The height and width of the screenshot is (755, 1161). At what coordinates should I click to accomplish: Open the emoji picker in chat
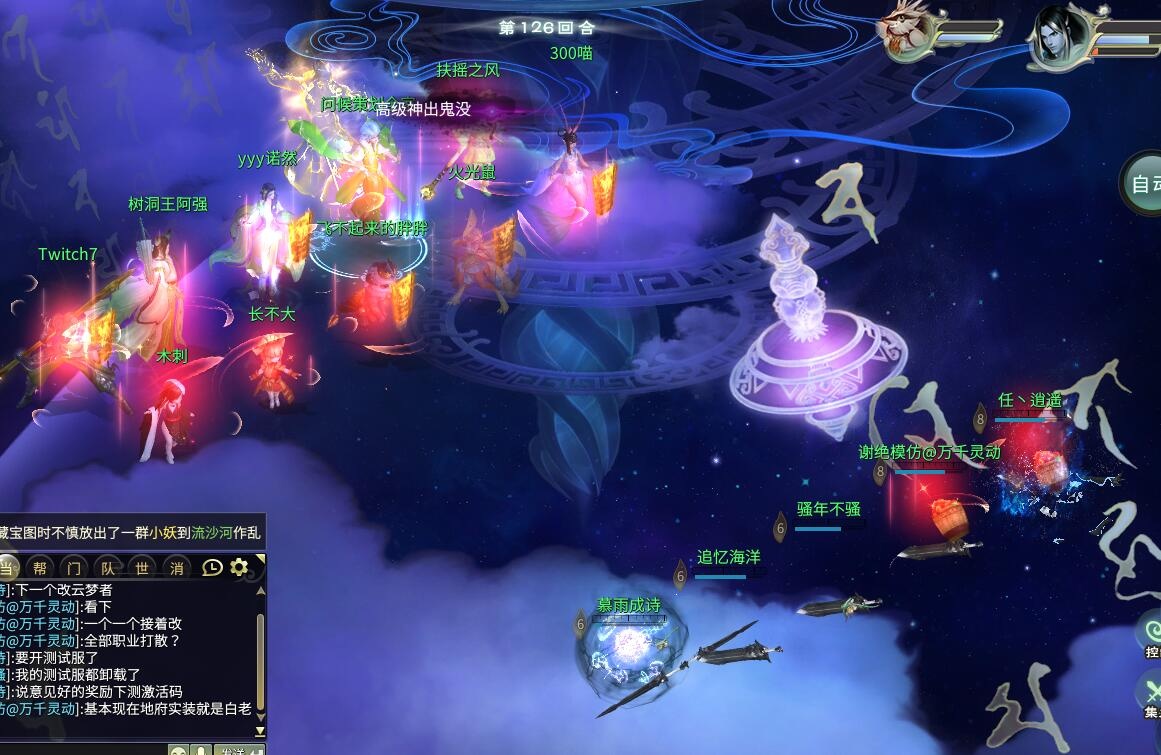tap(178, 750)
